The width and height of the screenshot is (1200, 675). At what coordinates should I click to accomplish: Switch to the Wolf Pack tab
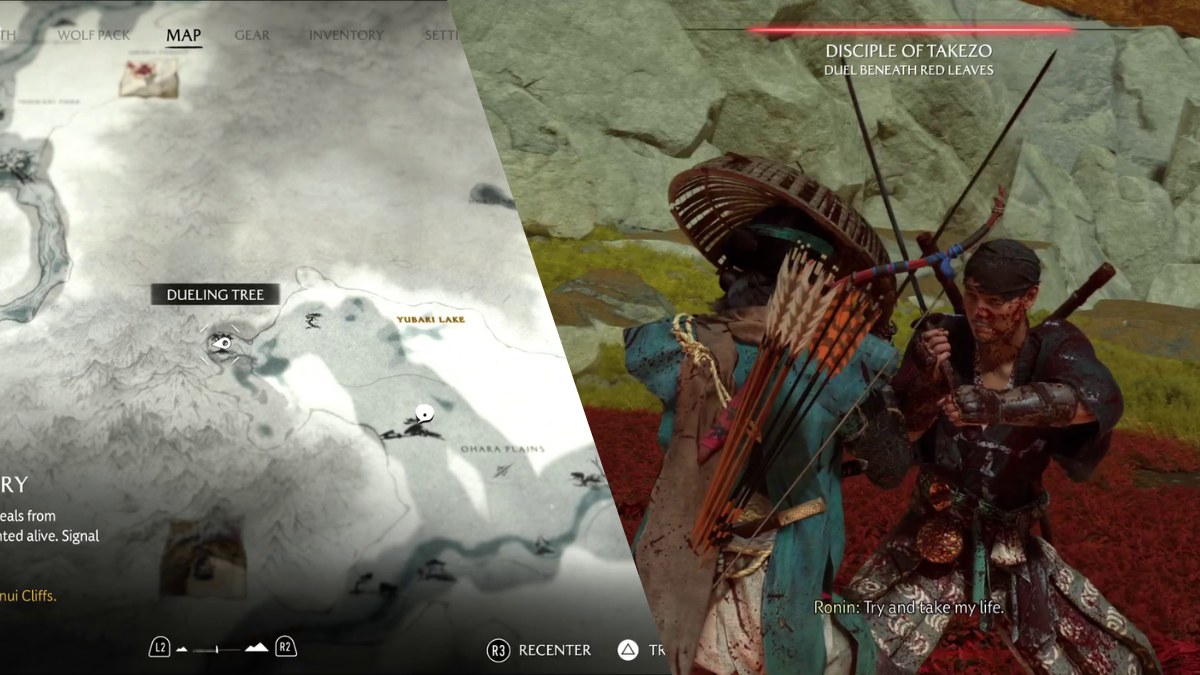click(94, 35)
